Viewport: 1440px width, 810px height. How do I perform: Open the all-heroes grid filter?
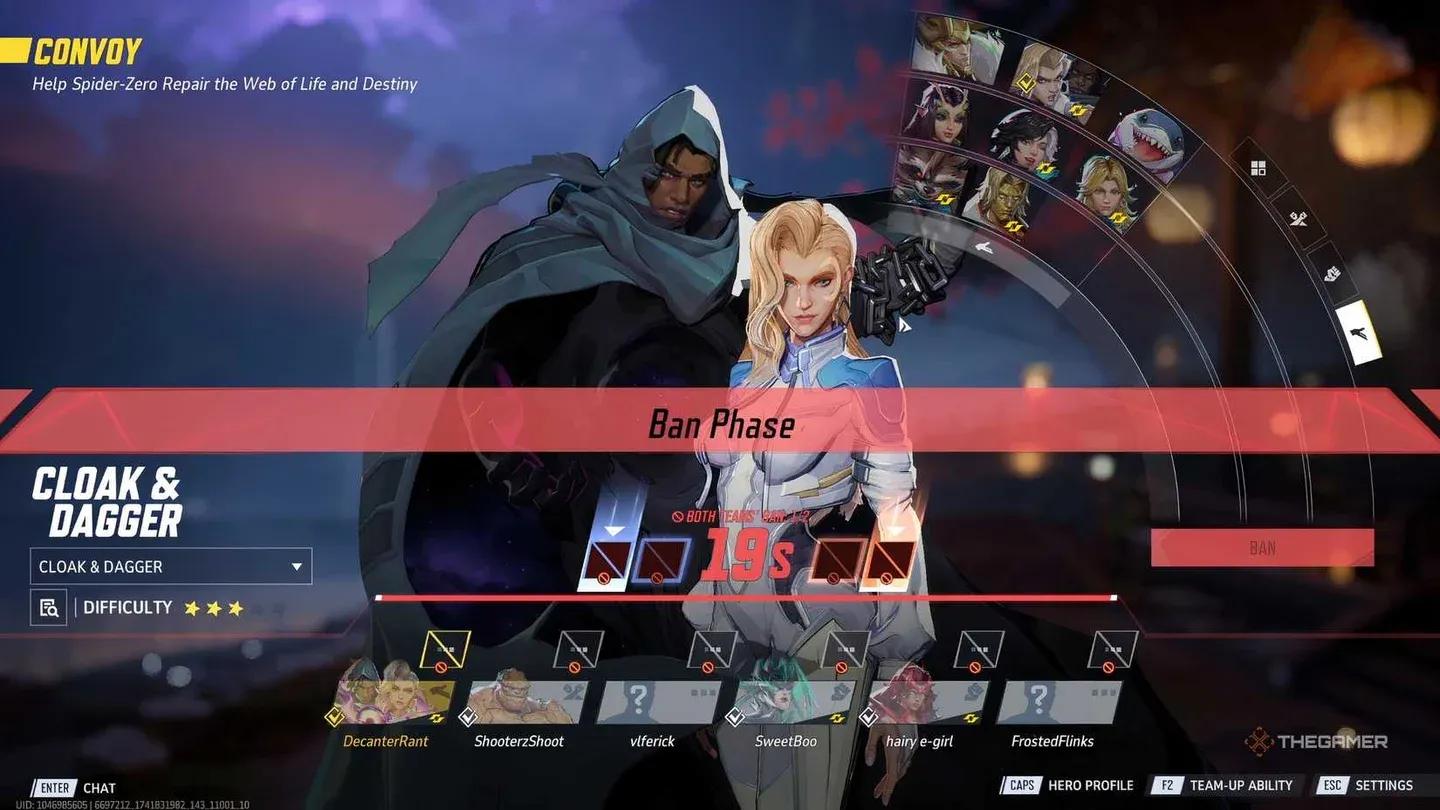click(x=1256, y=167)
